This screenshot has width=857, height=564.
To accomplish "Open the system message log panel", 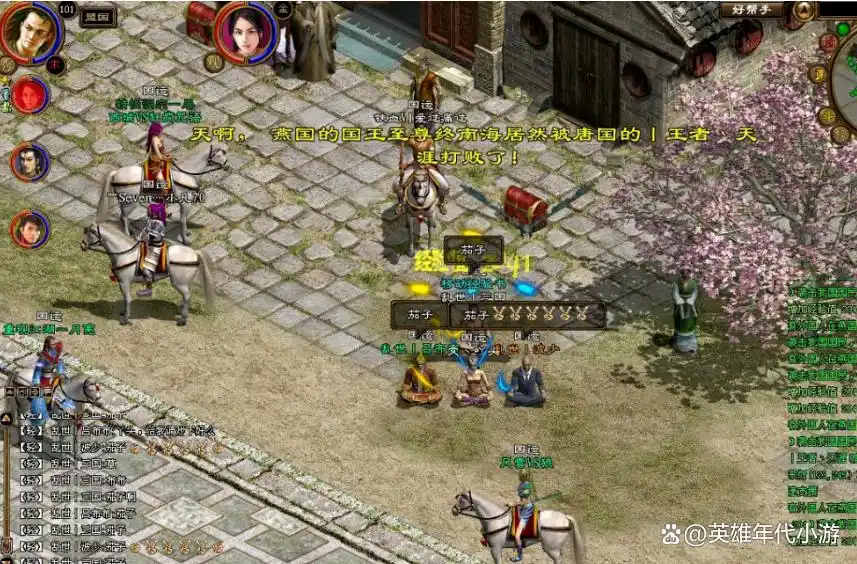I will point(820,400).
